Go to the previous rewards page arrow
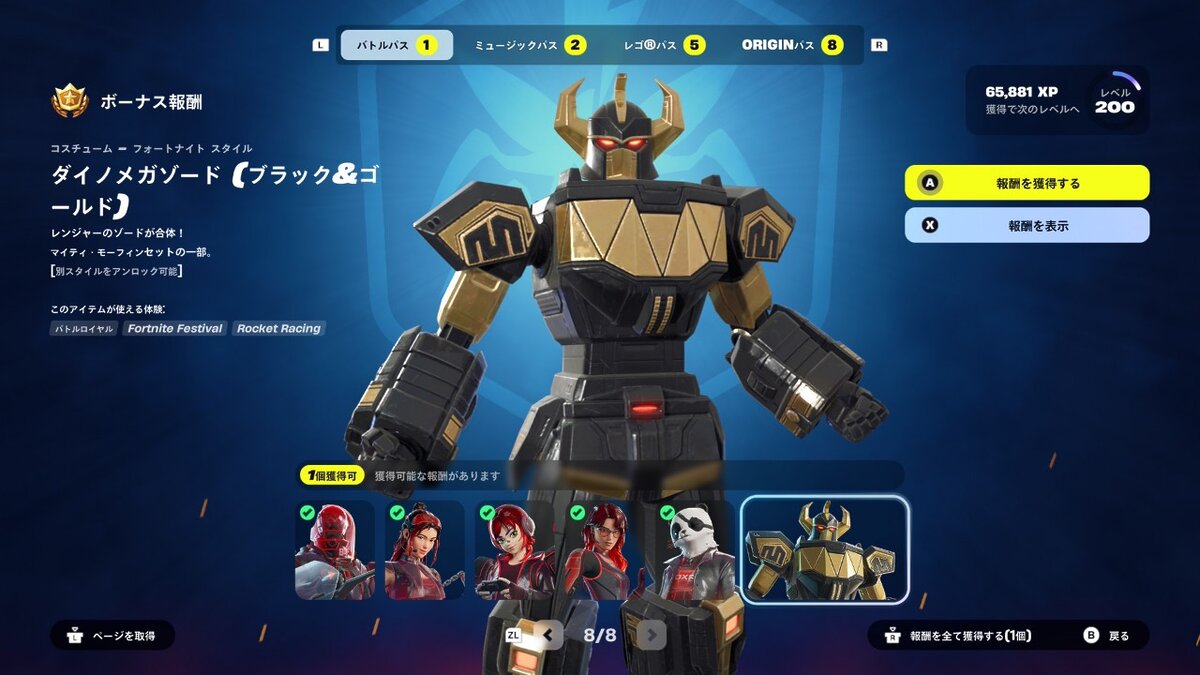 (547, 635)
